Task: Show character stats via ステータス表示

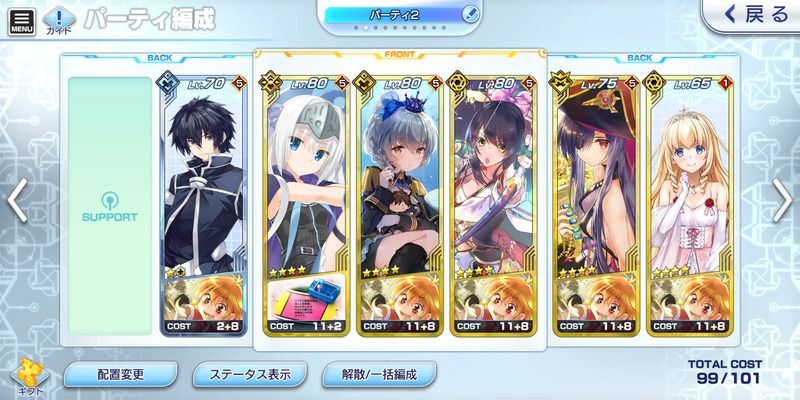Action: [x=250, y=376]
